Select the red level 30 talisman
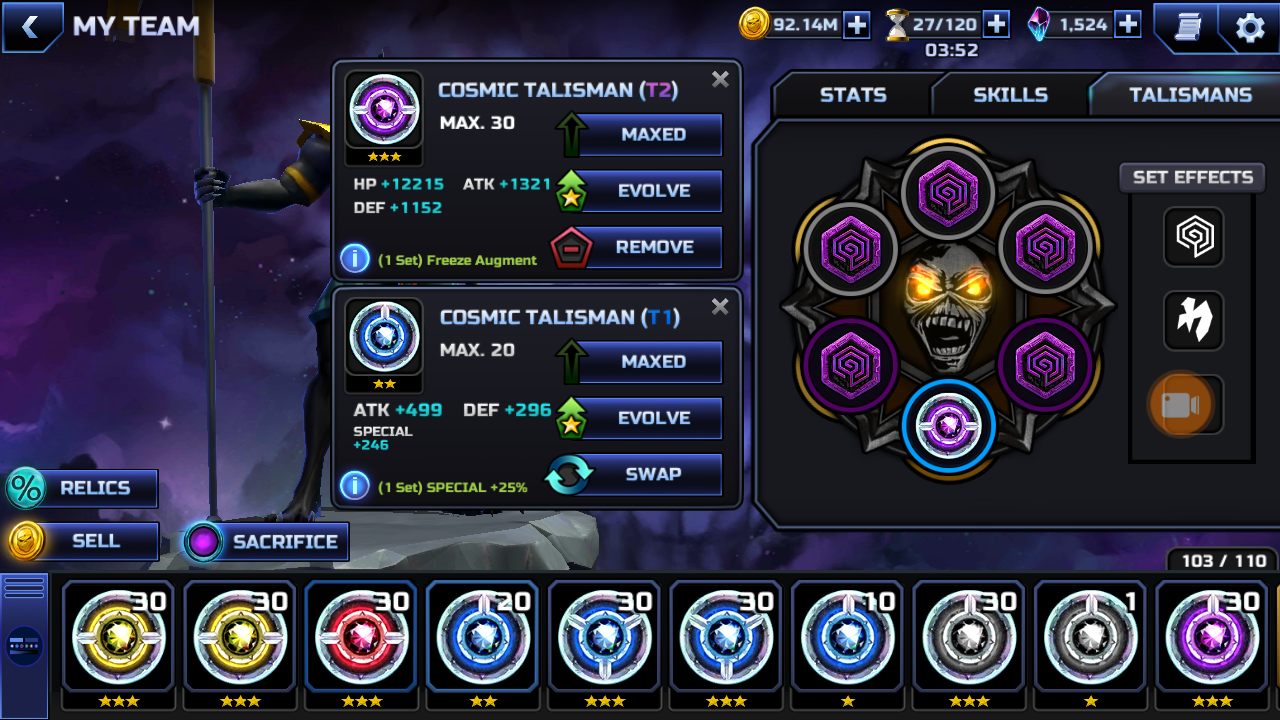Screen dimensions: 1280x720 point(361,636)
